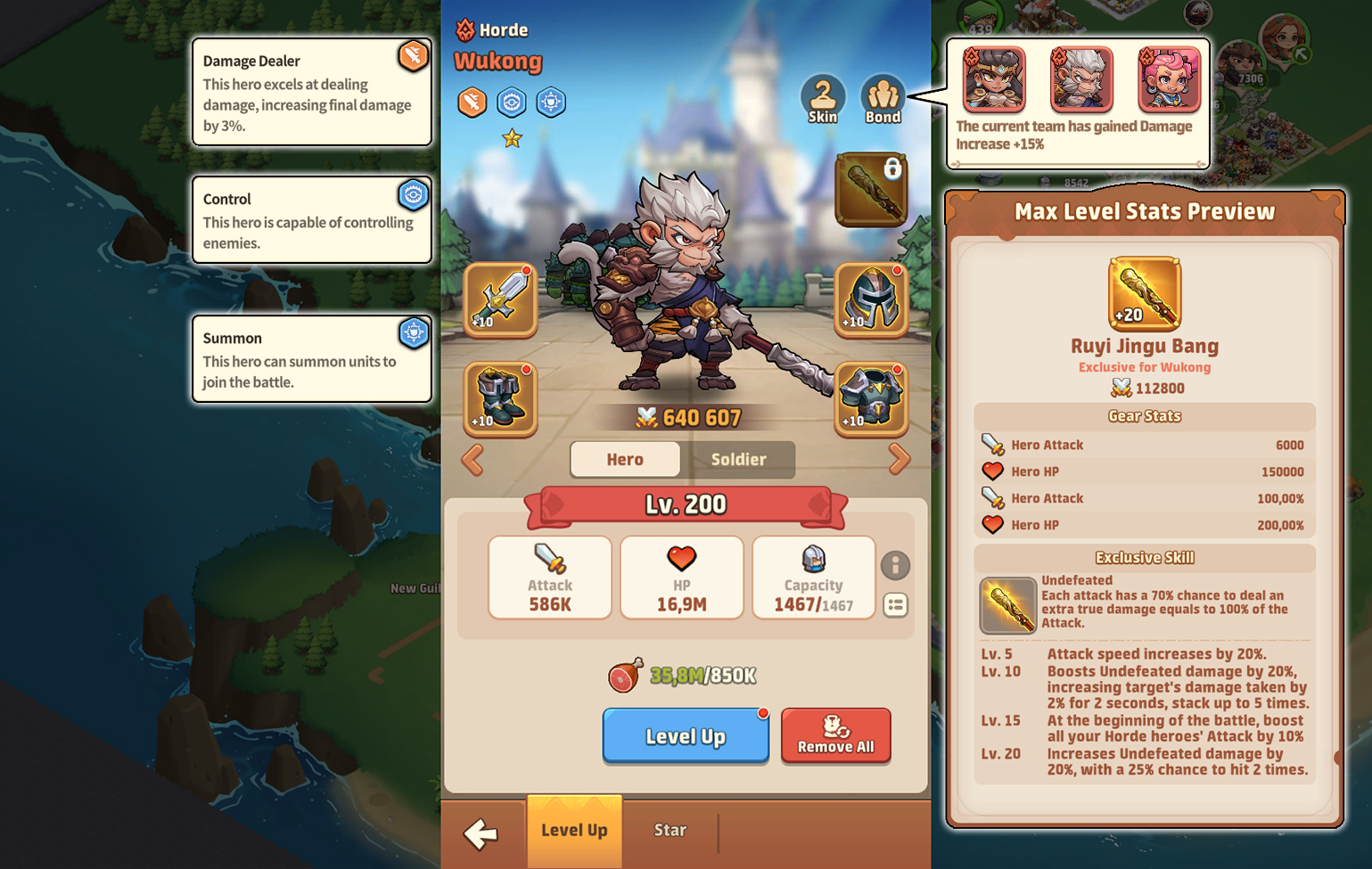Switch to the Star tab
The height and width of the screenshot is (869, 1372).
[x=670, y=830]
